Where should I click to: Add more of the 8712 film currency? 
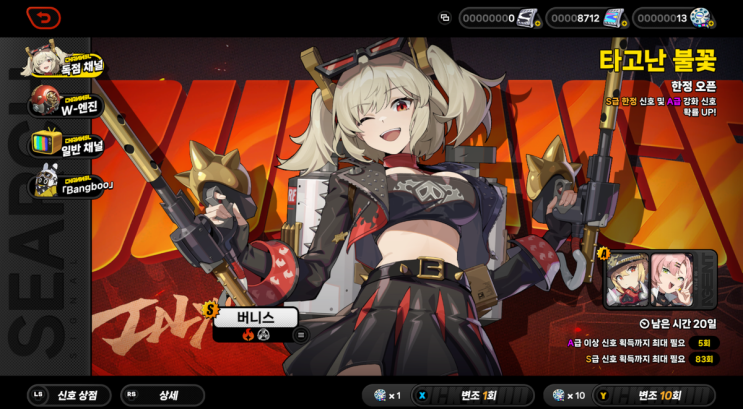click(x=625, y=22)
